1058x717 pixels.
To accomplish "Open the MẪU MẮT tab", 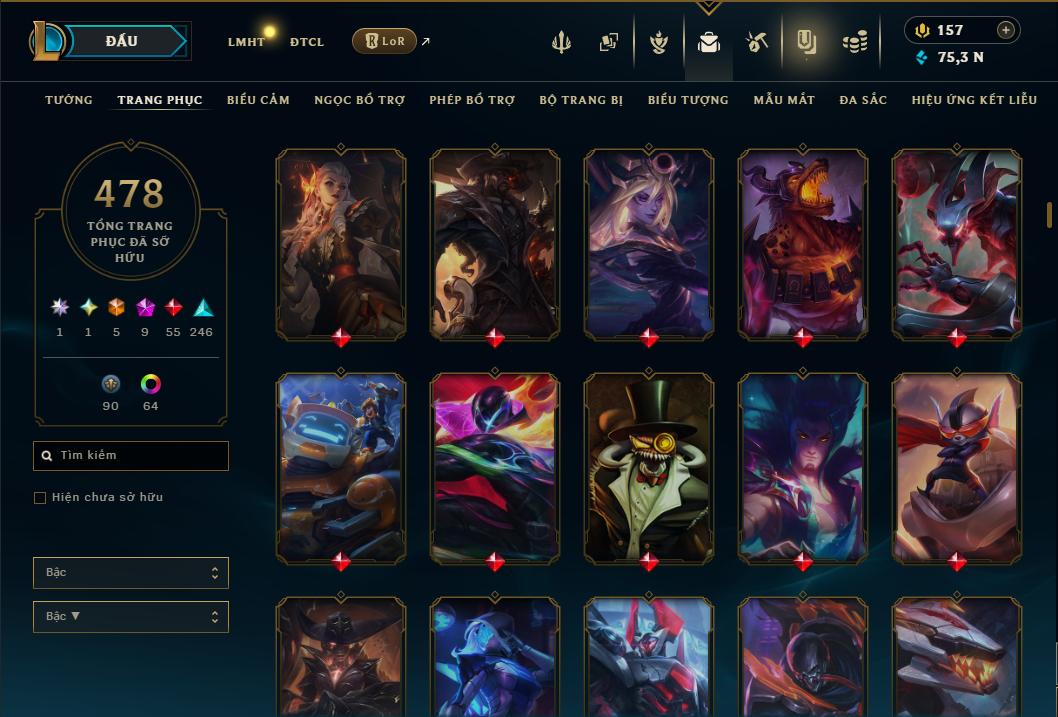I will point(784,100).
